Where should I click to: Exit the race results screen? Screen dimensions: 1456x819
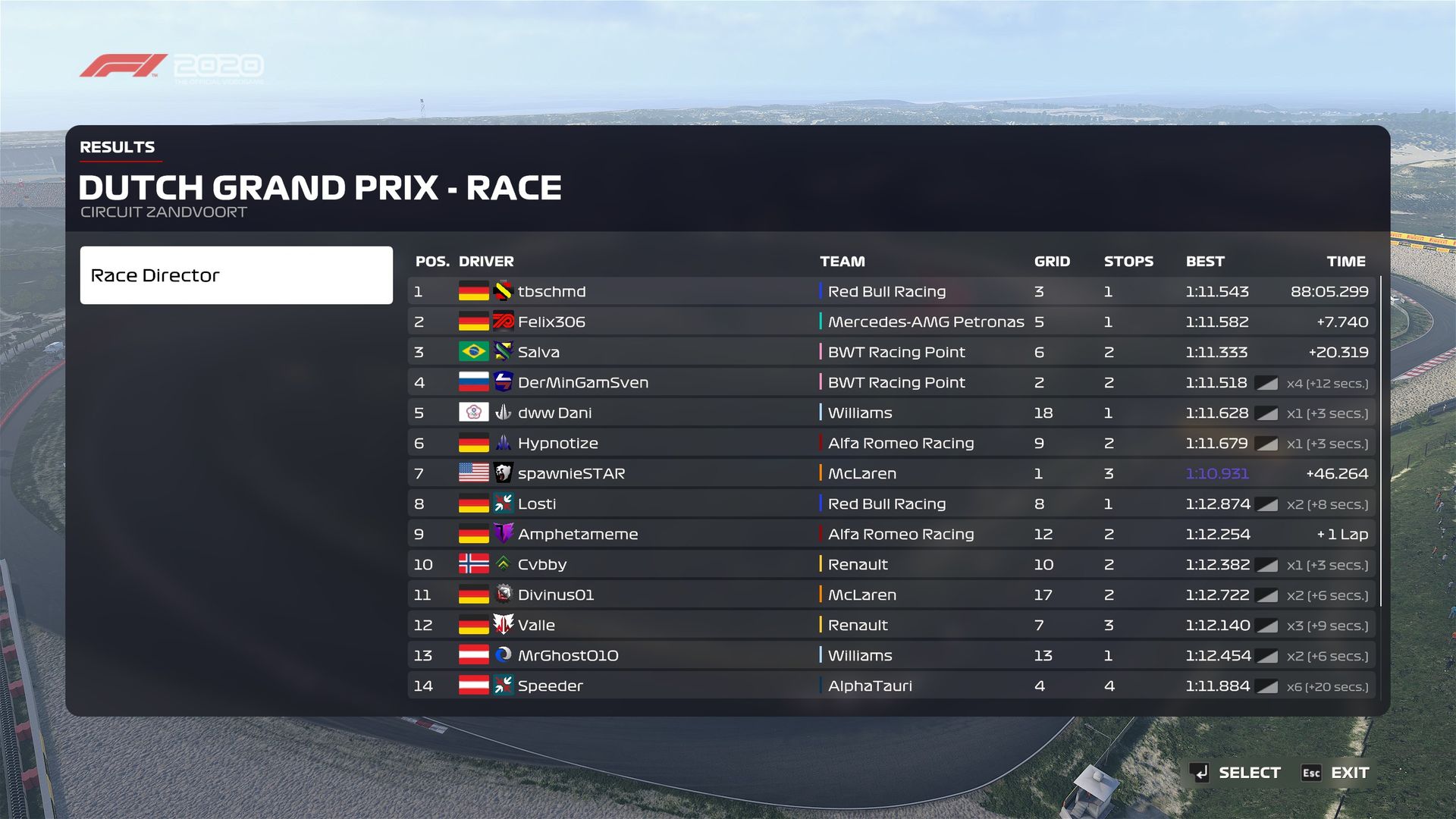[1336, 773]
